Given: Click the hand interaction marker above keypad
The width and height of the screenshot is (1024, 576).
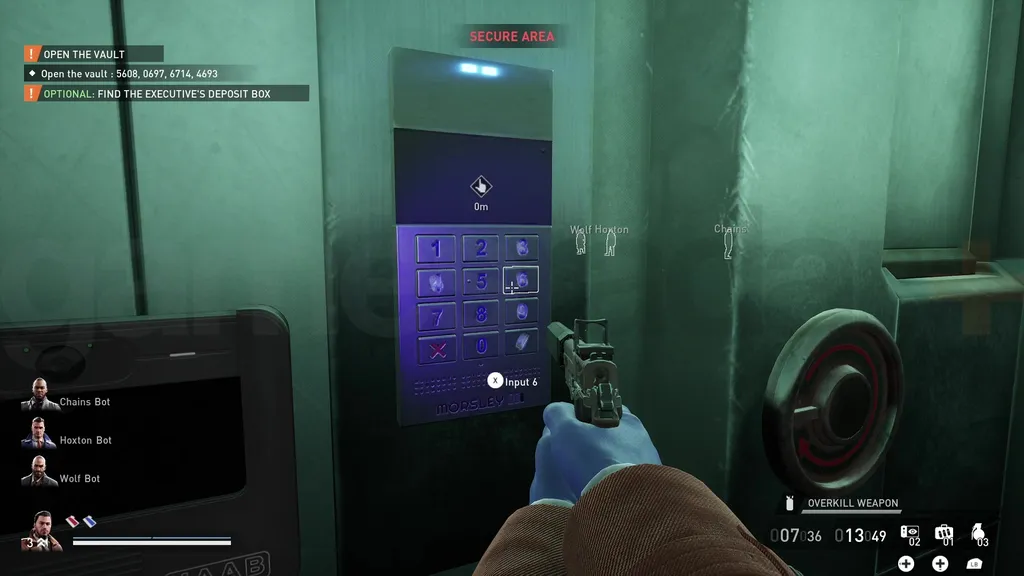Looking at the screenshot, I should tap(481, 186).
